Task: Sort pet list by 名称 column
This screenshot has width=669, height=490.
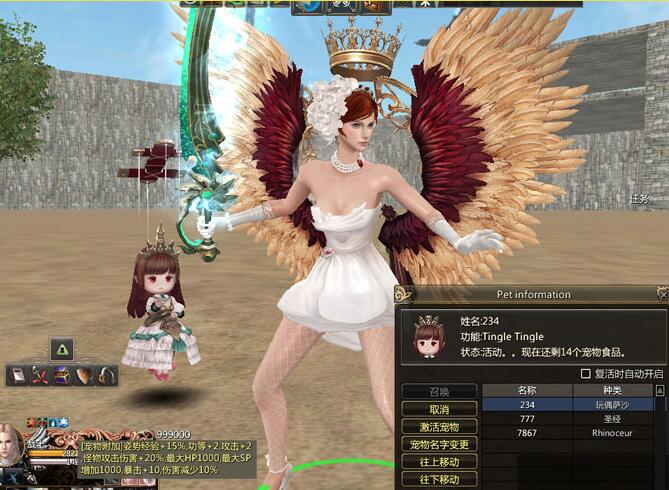Action: click(x=527, y=390)
